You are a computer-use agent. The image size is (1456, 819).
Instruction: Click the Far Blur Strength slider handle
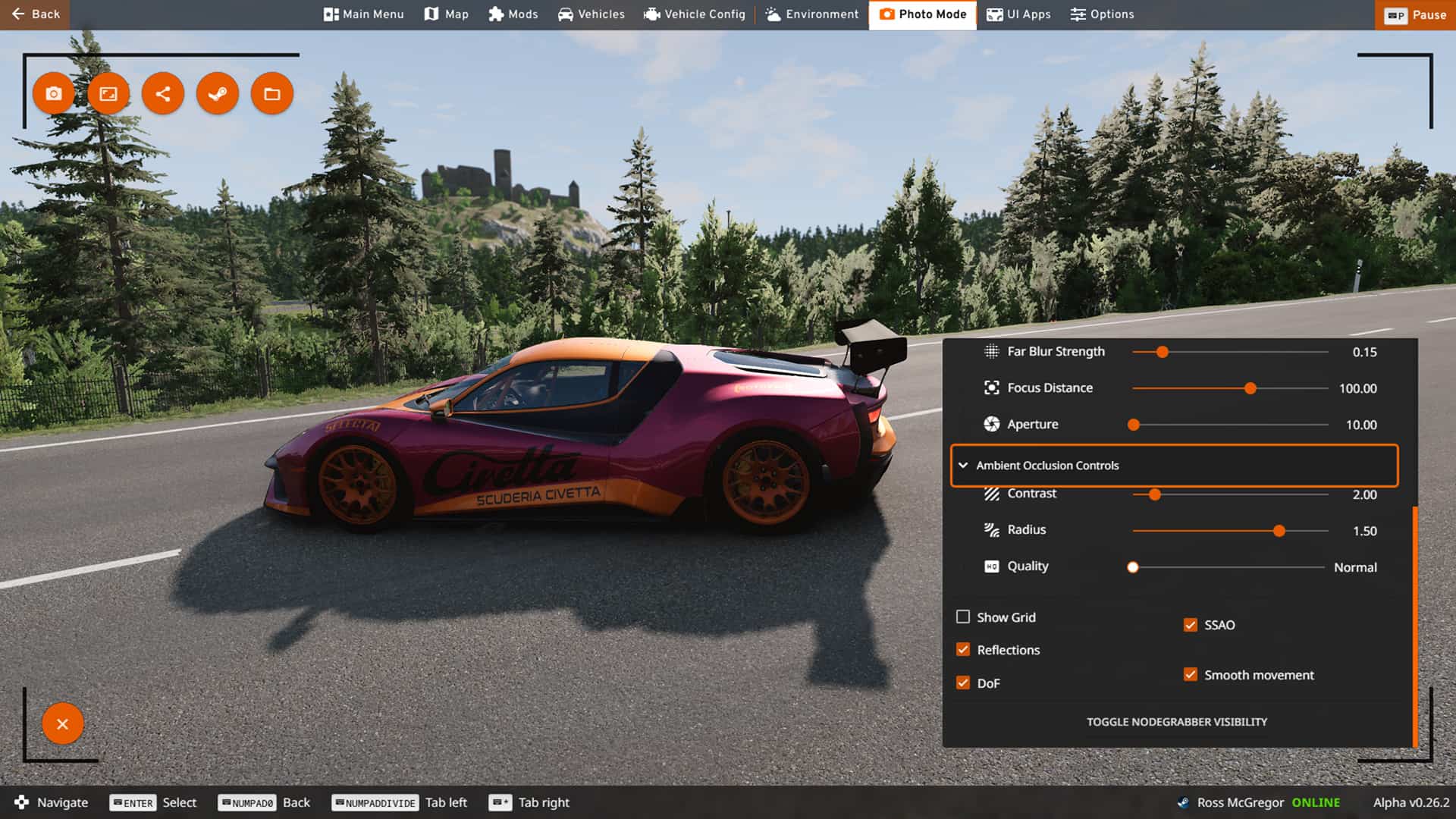(x=1163, y=352)
